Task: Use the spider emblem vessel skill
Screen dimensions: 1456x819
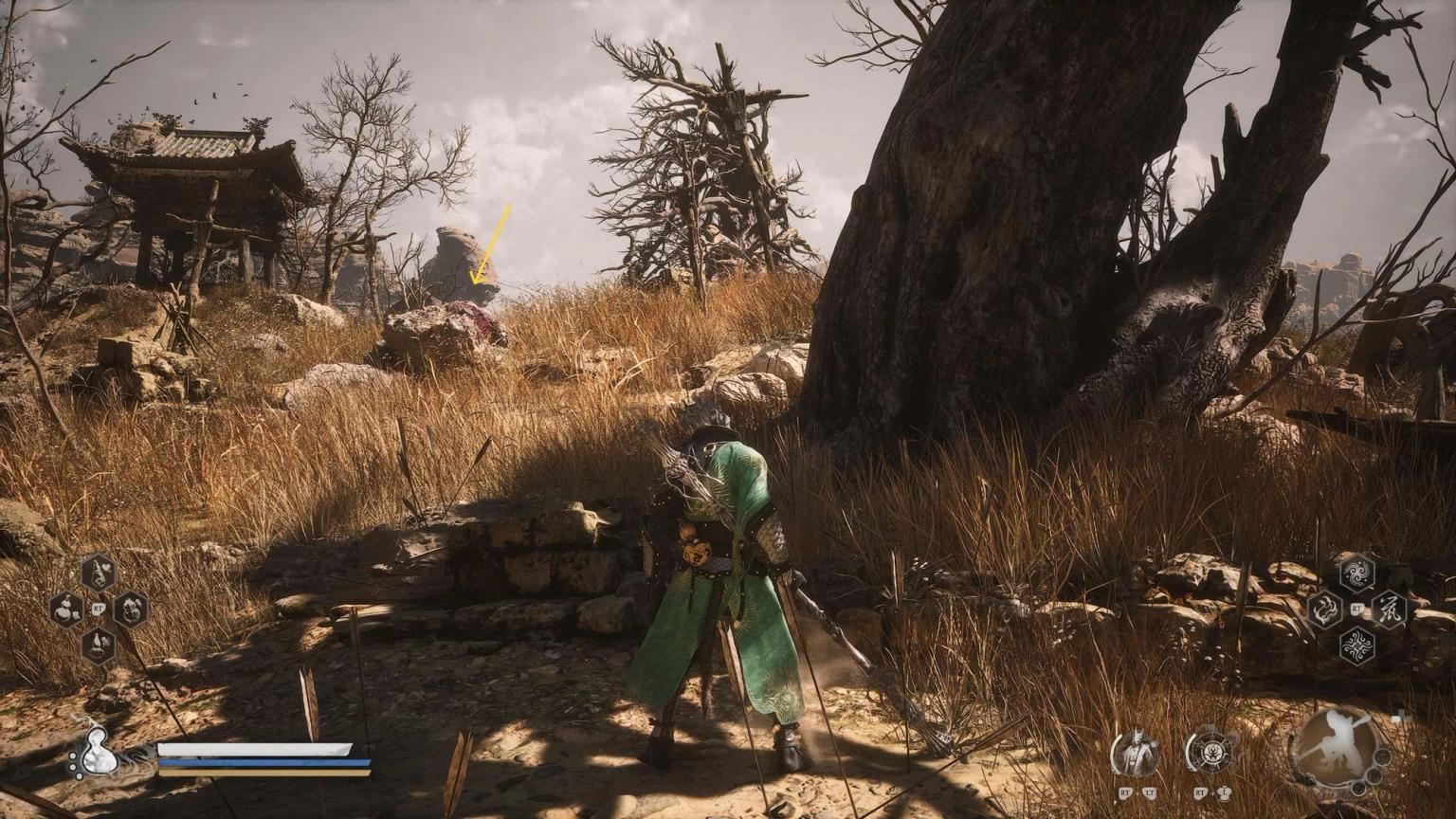Action: pyautogui.click(x=1210, y=754)
